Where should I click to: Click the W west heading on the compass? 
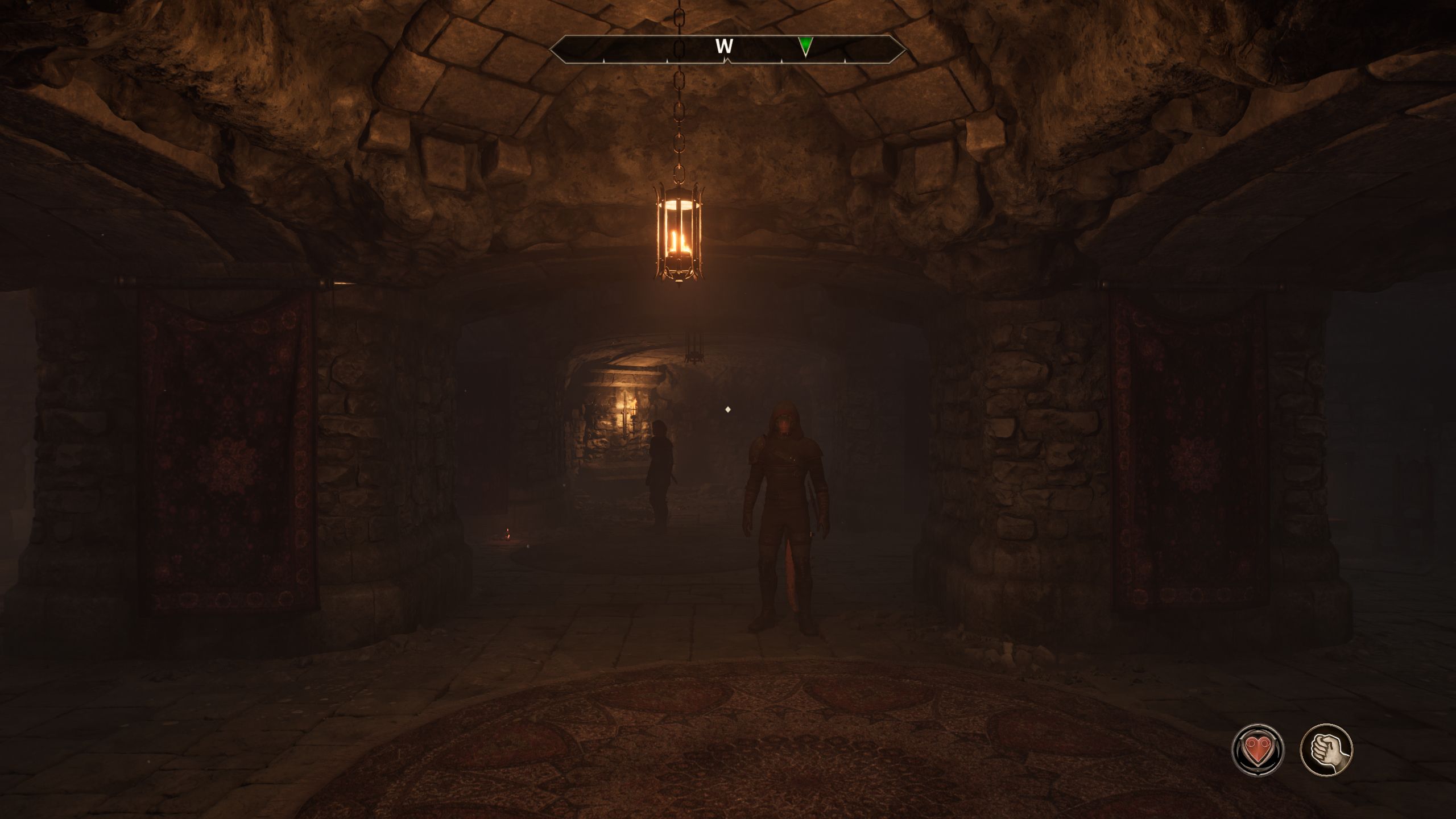[724, 47]
